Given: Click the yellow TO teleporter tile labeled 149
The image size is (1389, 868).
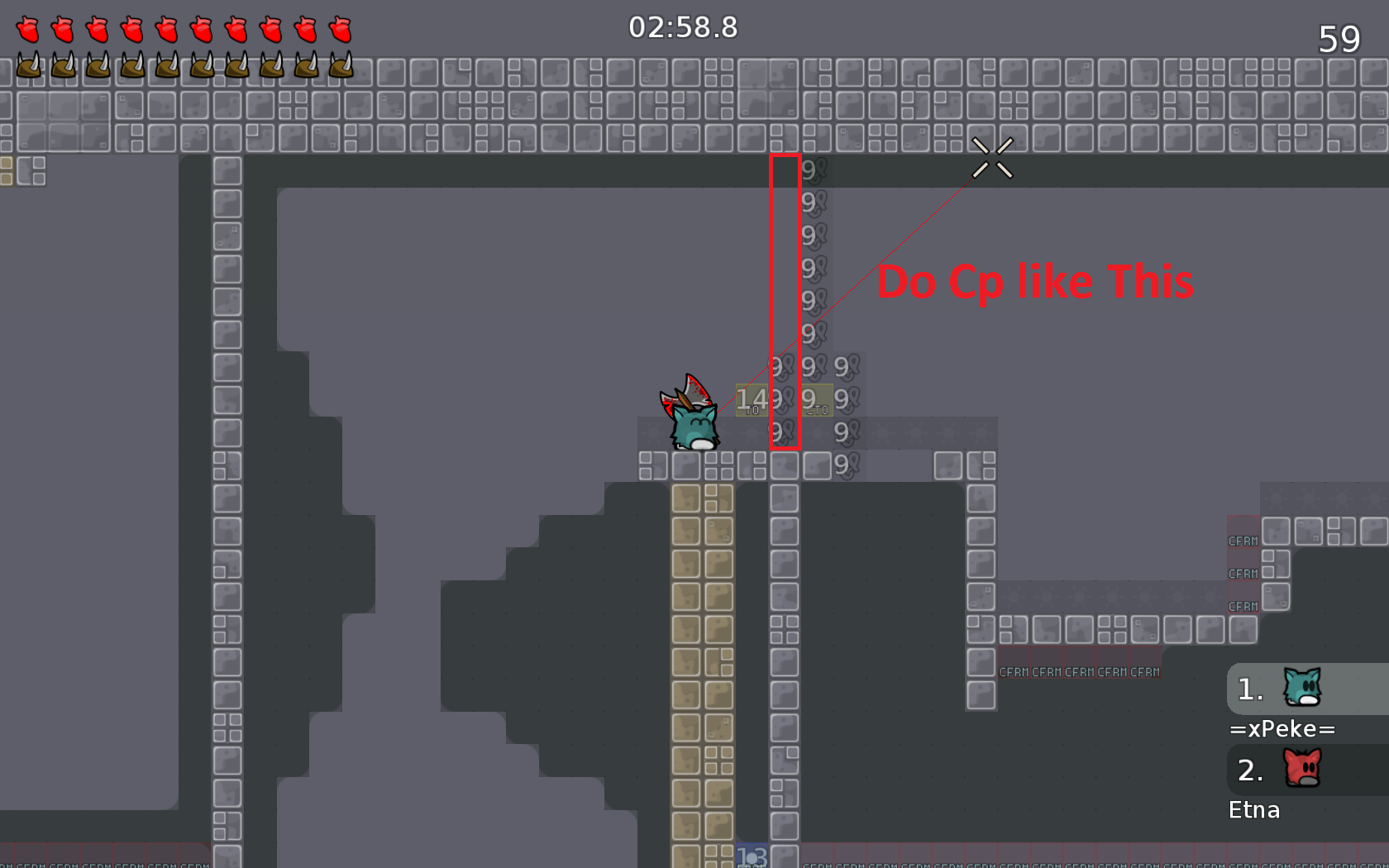Looking at the screenshot, I should [x=753, y=399].
